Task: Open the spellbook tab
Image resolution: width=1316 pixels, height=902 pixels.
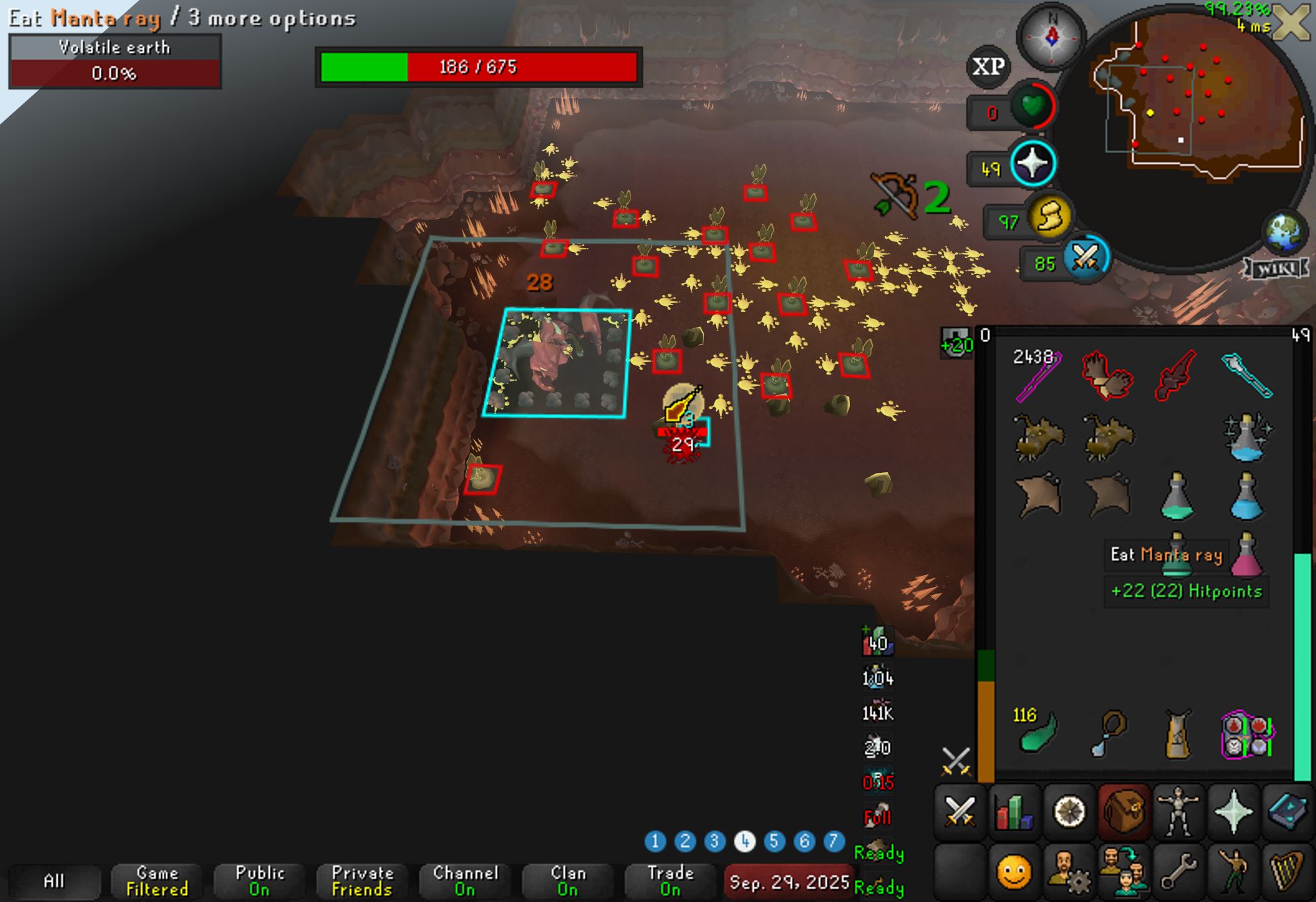Action: [1287, 812]
